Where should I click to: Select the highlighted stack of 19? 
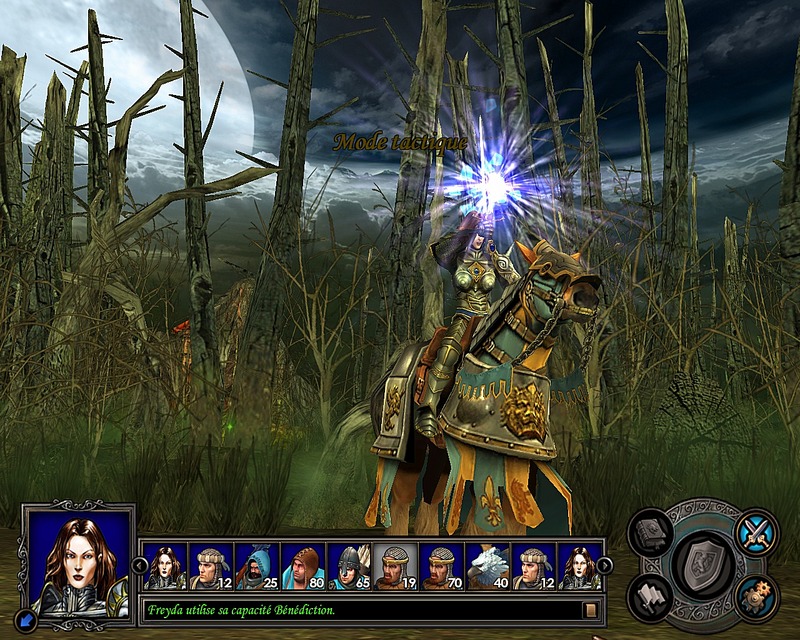[x=396, y=566]
